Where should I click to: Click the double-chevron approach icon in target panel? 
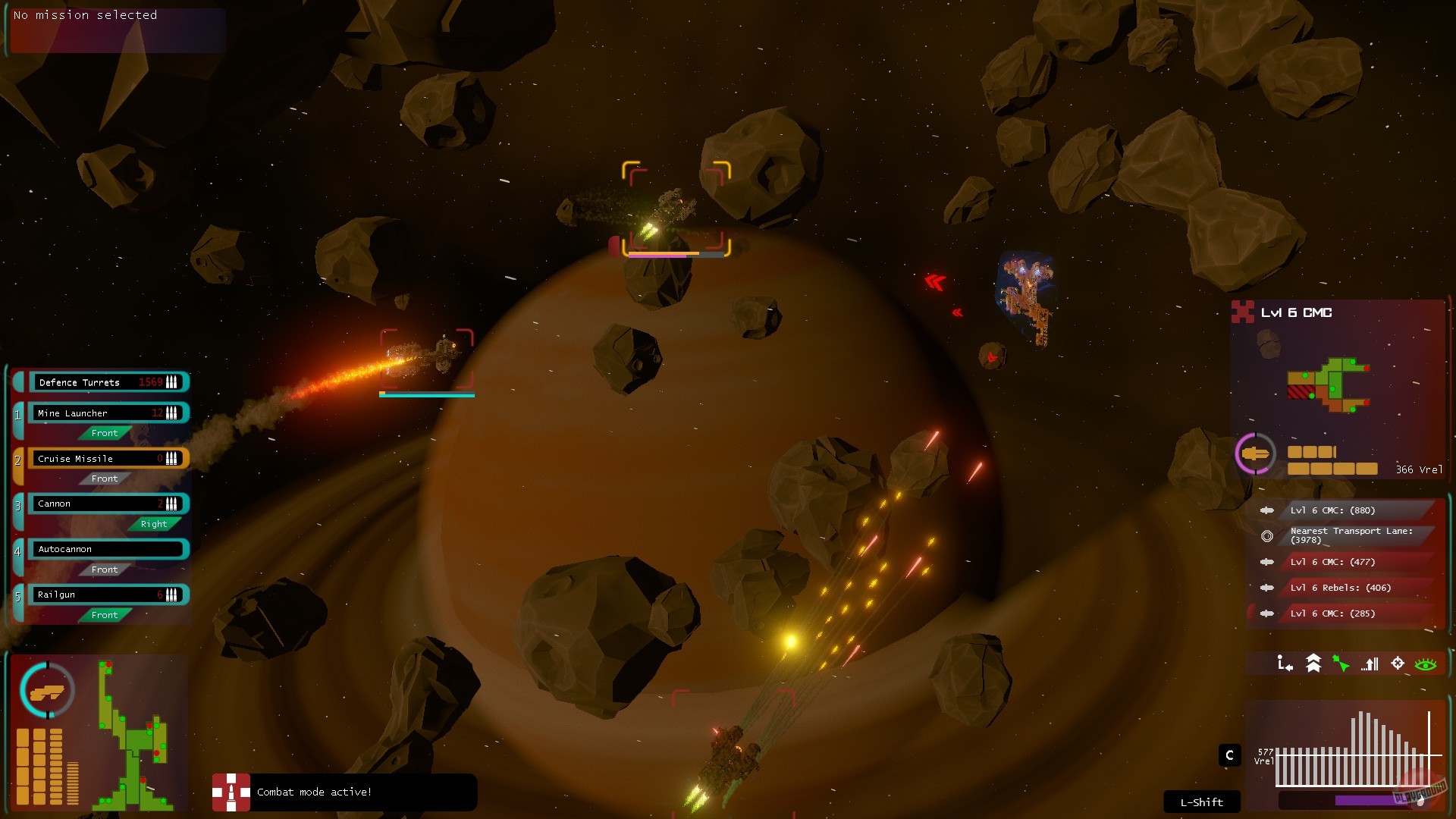(1313, 664)
